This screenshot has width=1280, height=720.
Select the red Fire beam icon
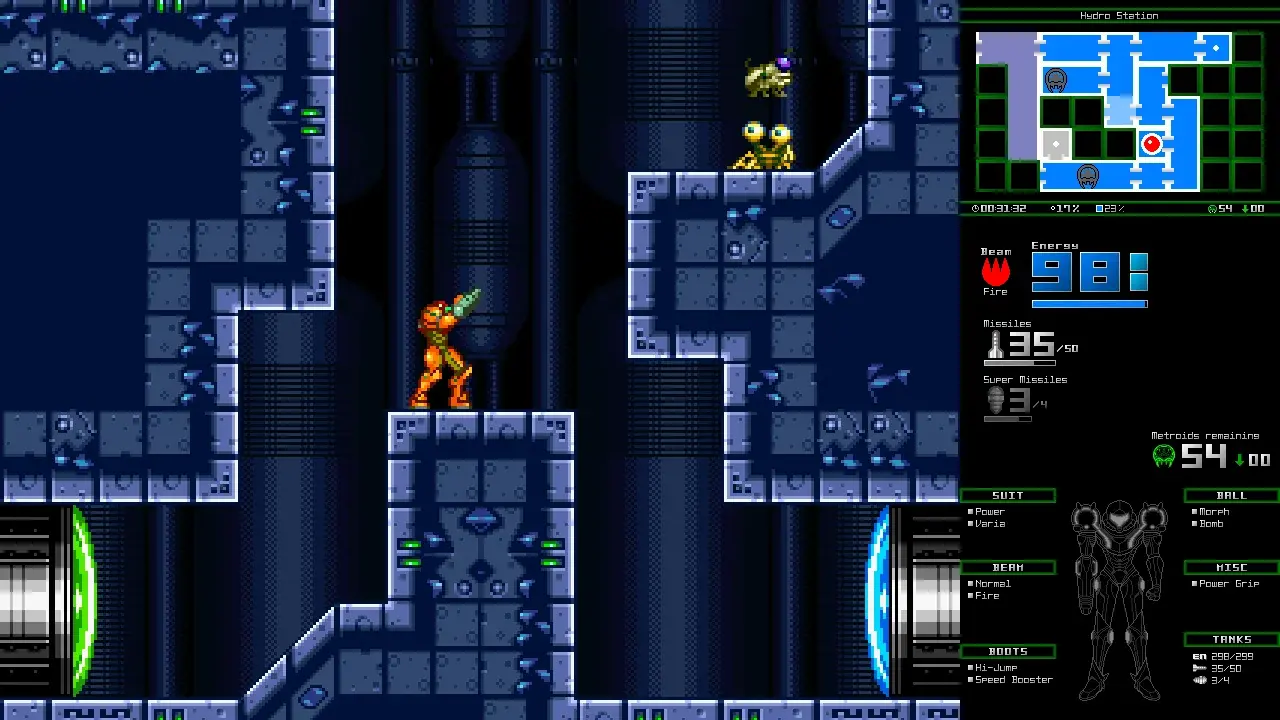pyautogui.click(x=995, y=271)
